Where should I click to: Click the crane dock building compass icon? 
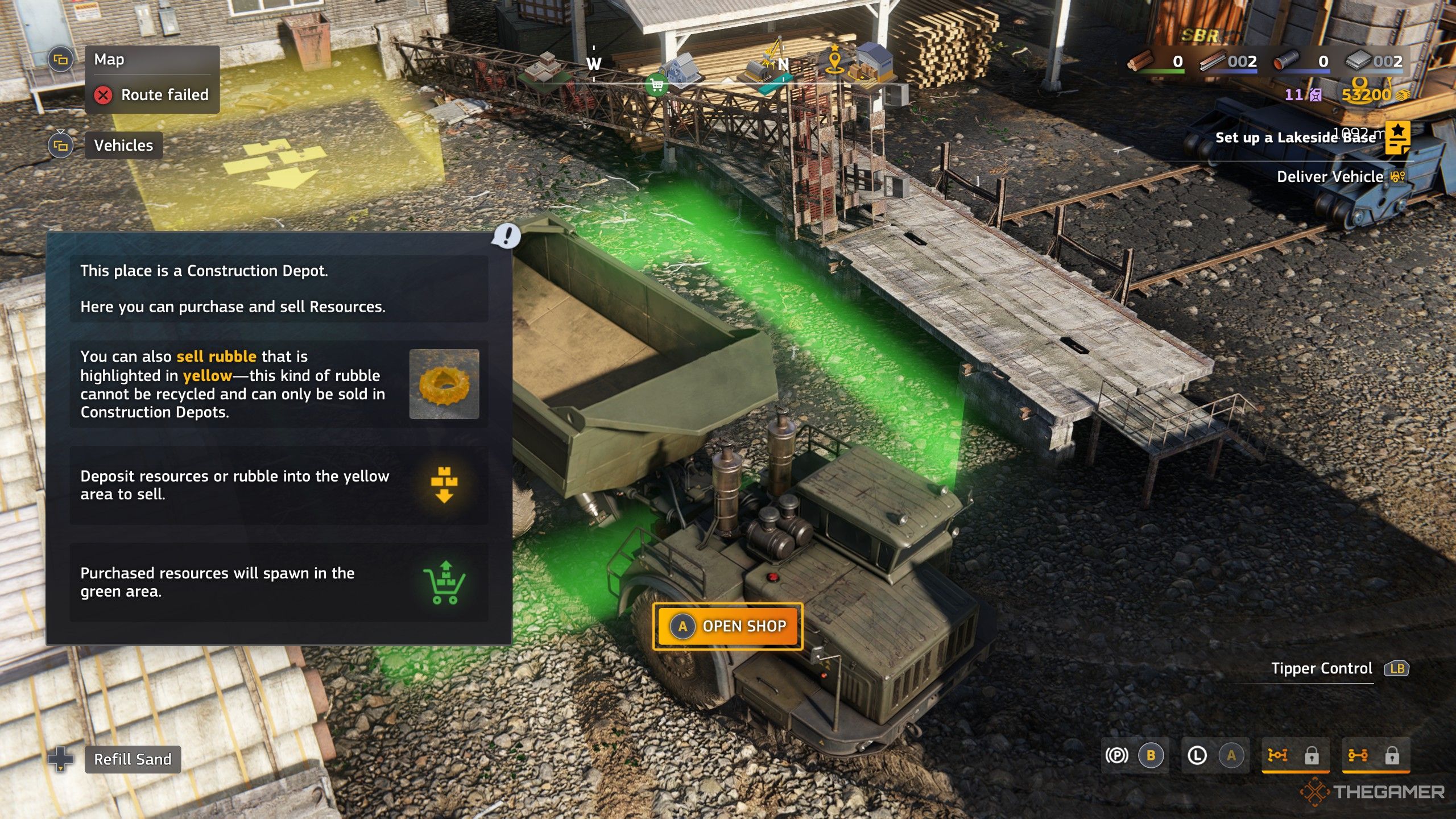click(x=765, y=64)
